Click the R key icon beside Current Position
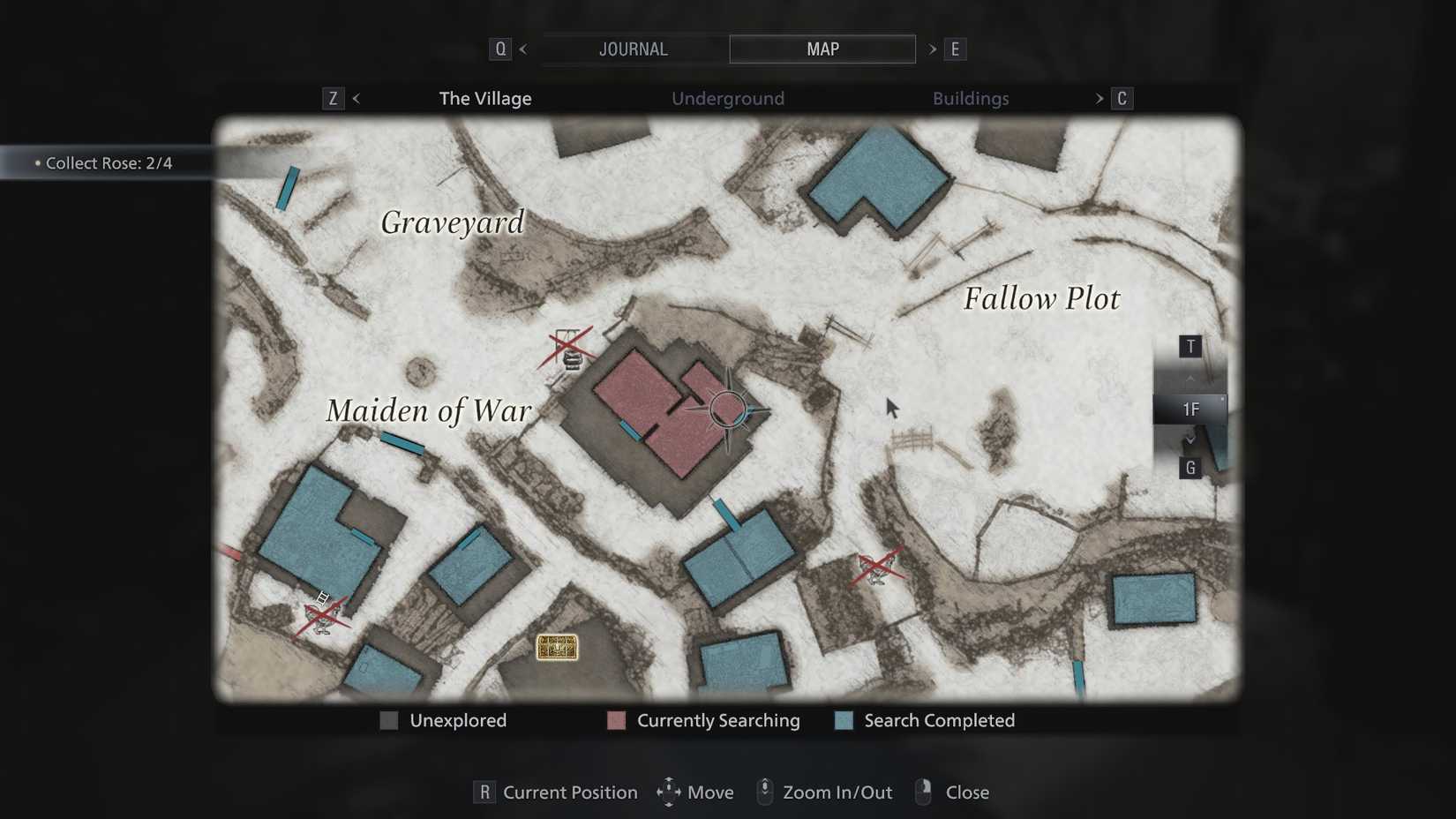Viewport: 1456px width, 819px height. 484,793
